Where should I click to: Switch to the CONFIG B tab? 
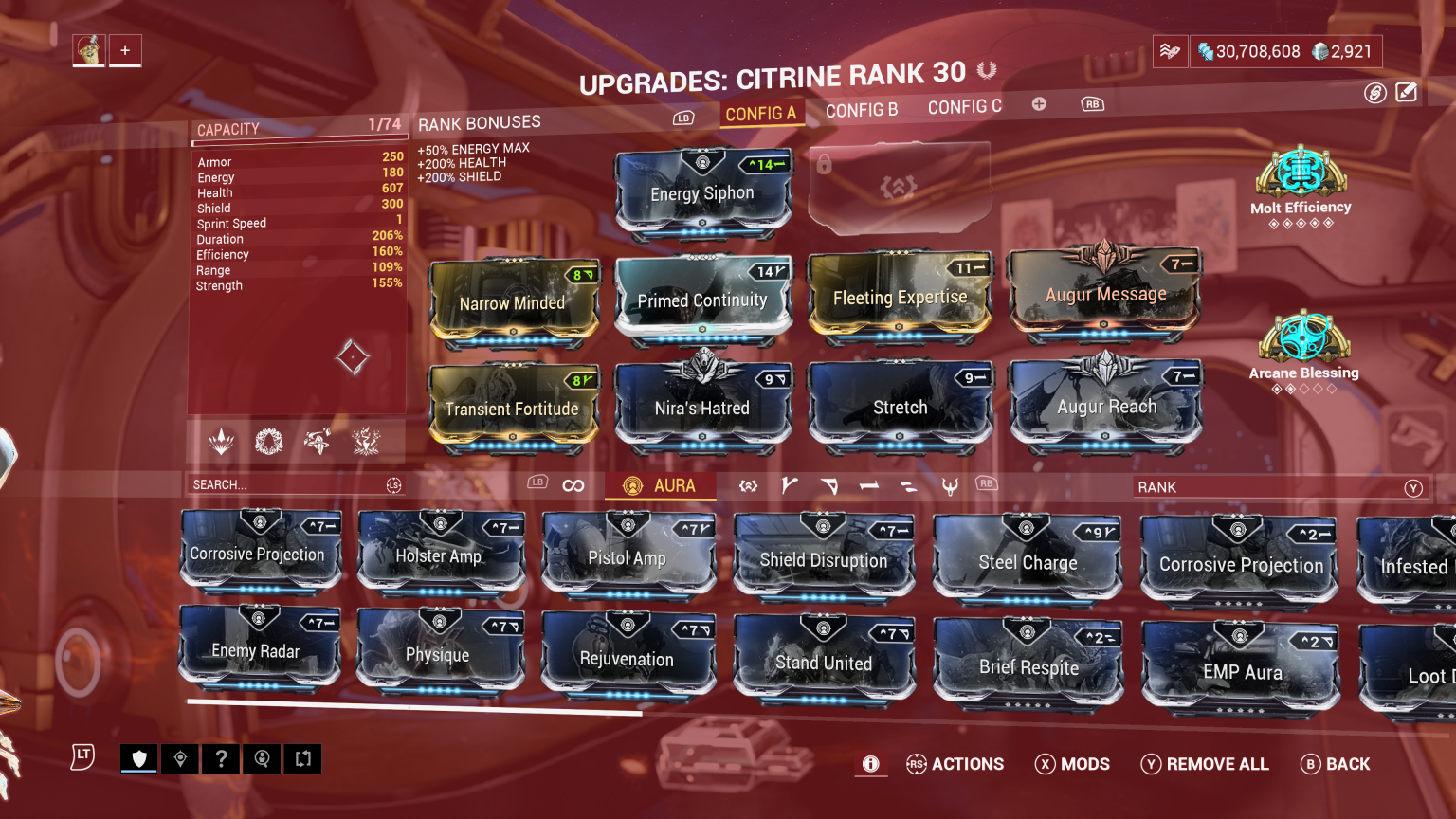[861, 107]
